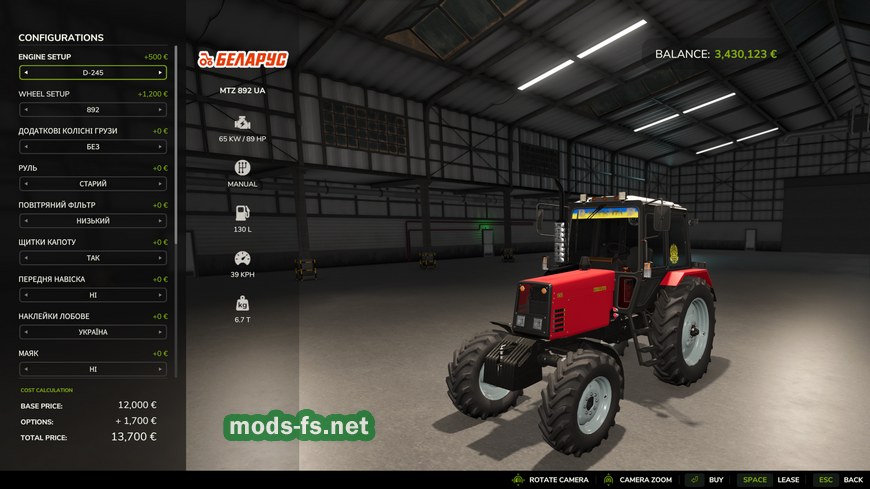
Task: Click left arrow of Повітряний фільтр
Action: point(26,221)
